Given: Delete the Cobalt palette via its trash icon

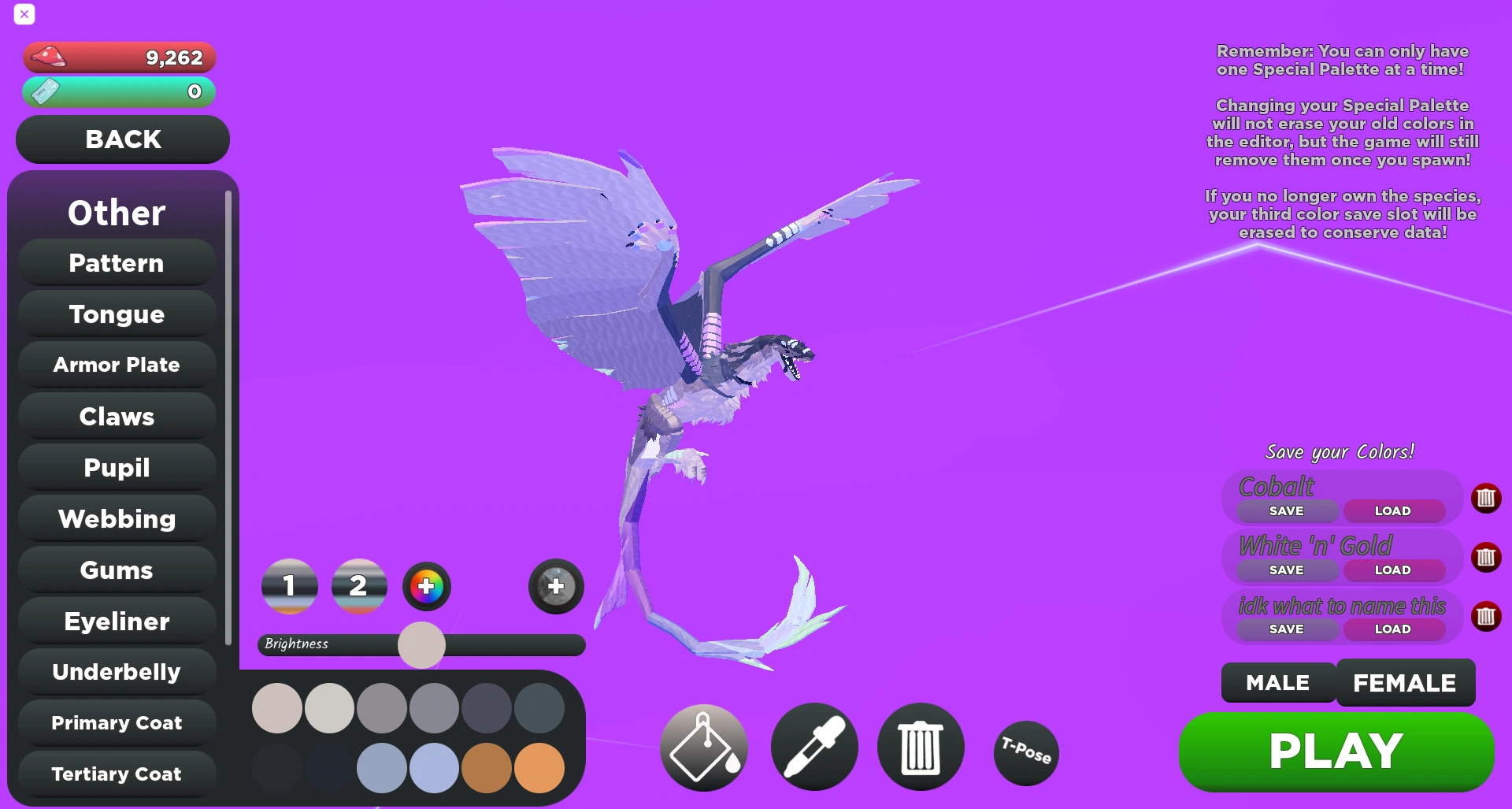Looking at the screenshot, I should [x=1487, y=498].
